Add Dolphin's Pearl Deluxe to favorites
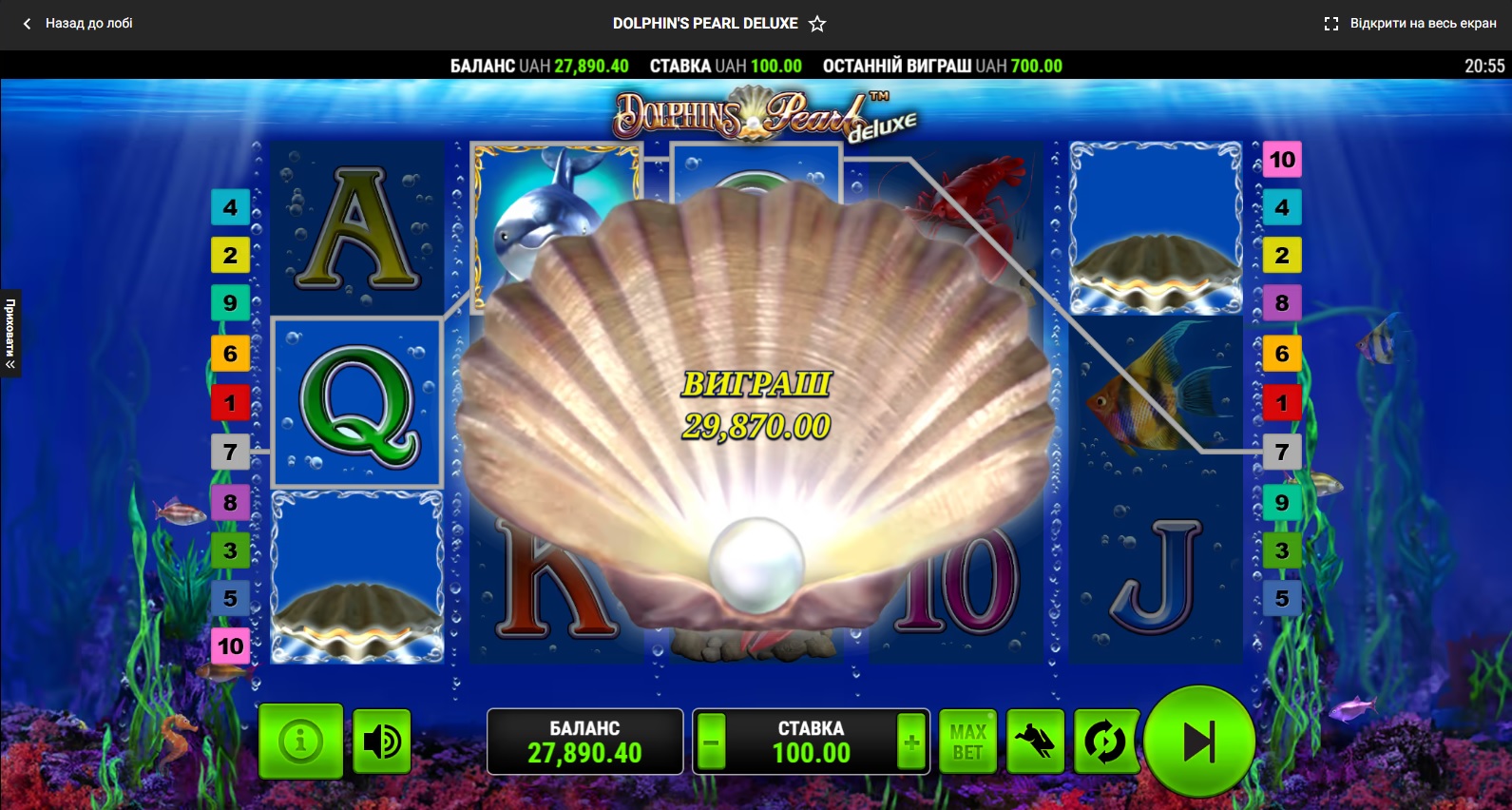The image size is (1512, 810). click(817, 24)
